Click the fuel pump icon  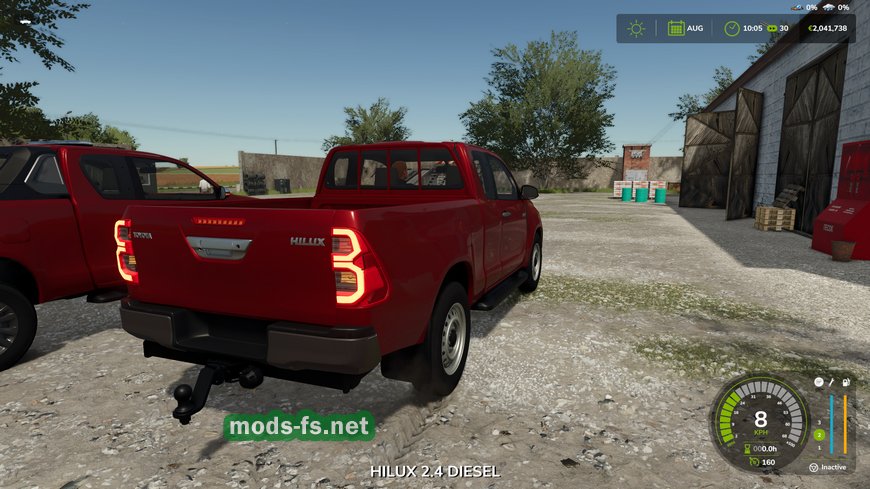tap(846, 383)
